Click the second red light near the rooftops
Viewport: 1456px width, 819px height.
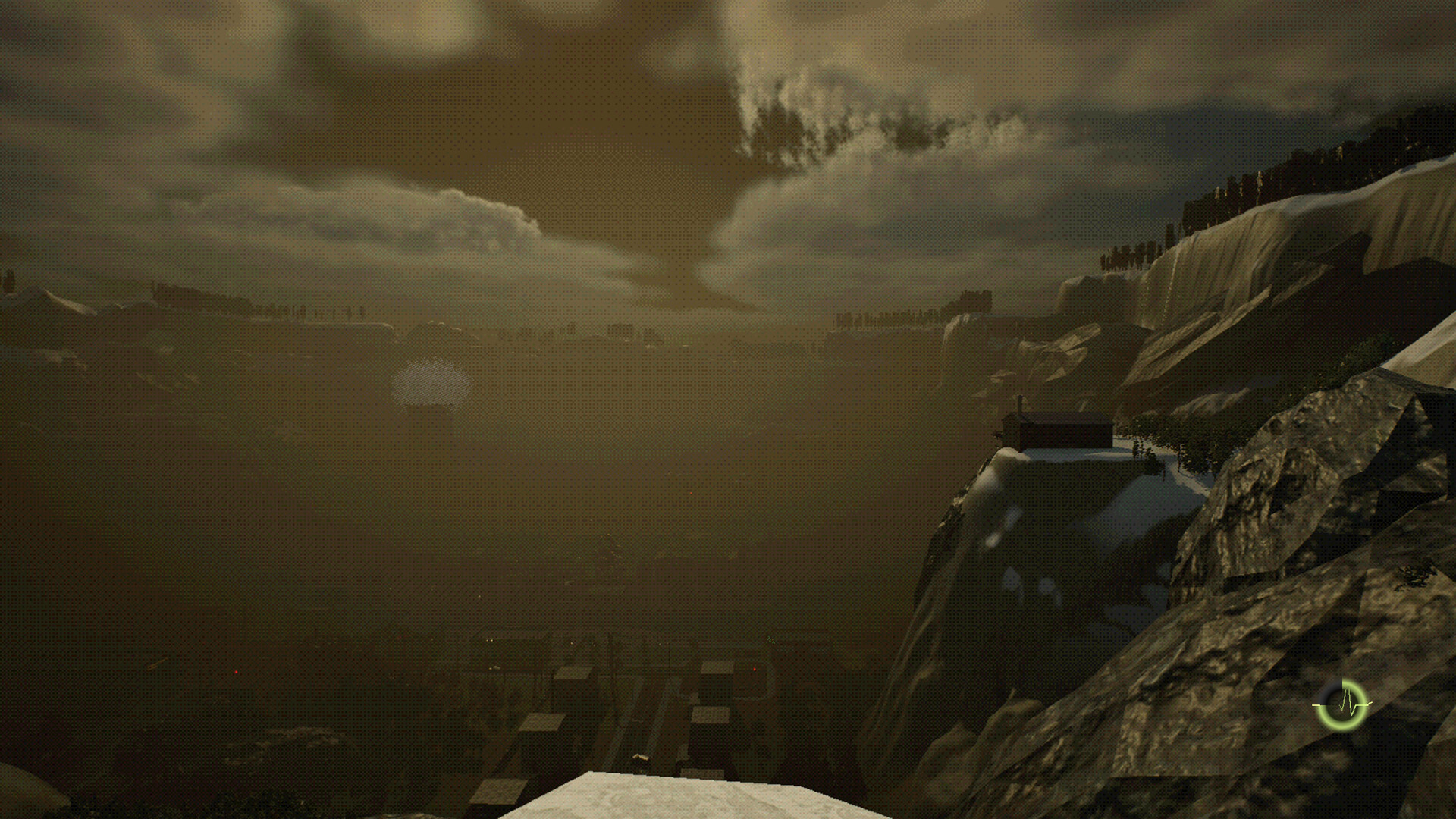coord(753,669)
